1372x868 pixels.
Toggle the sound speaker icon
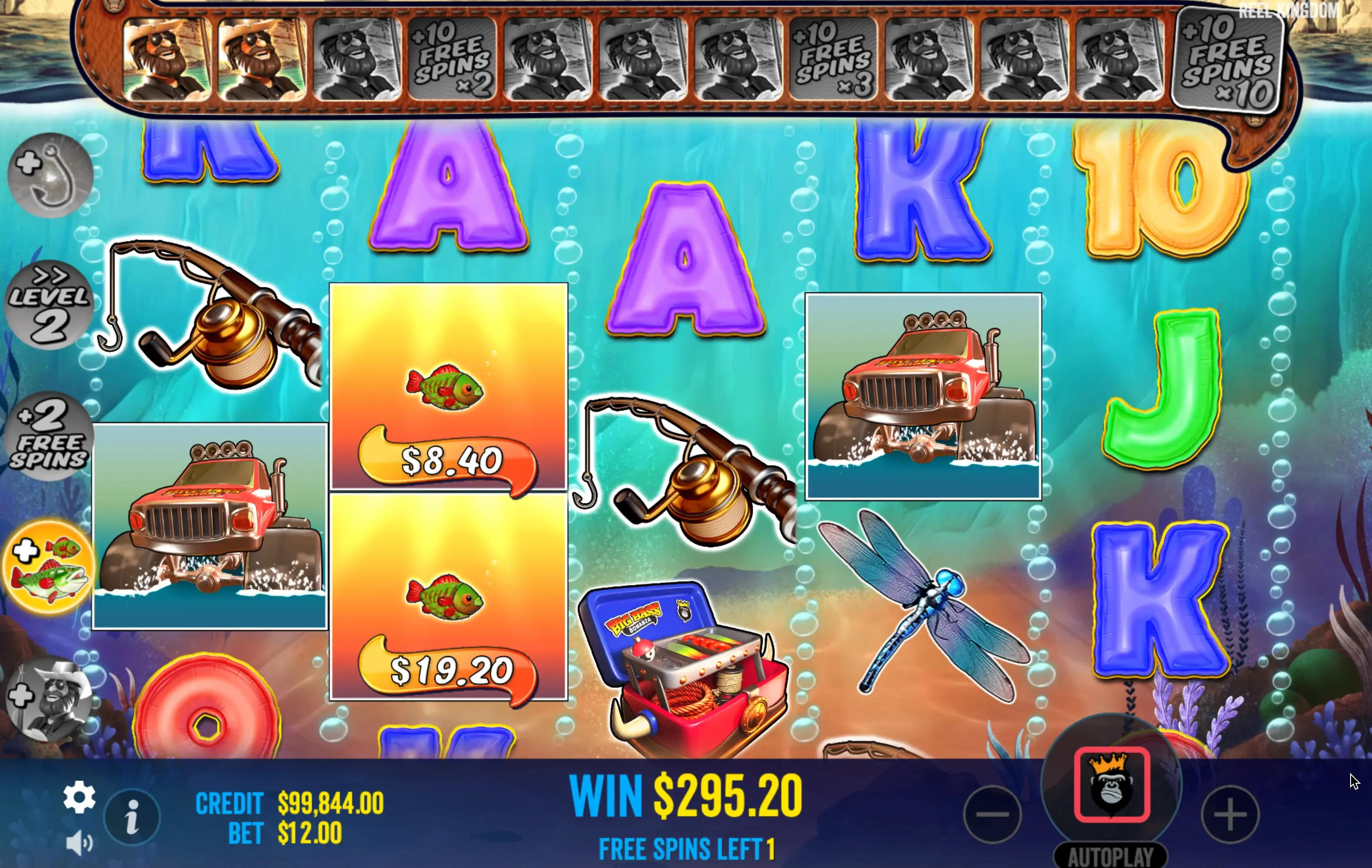[x=79, y=842]
